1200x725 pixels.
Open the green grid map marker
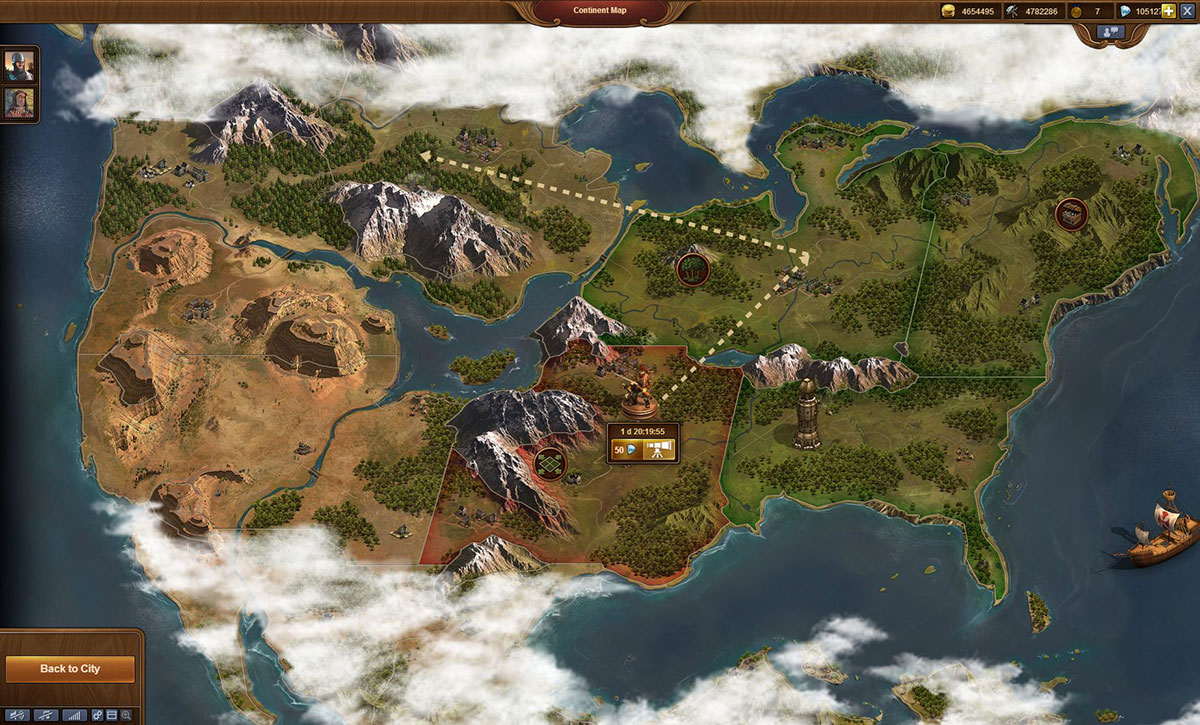549,463
